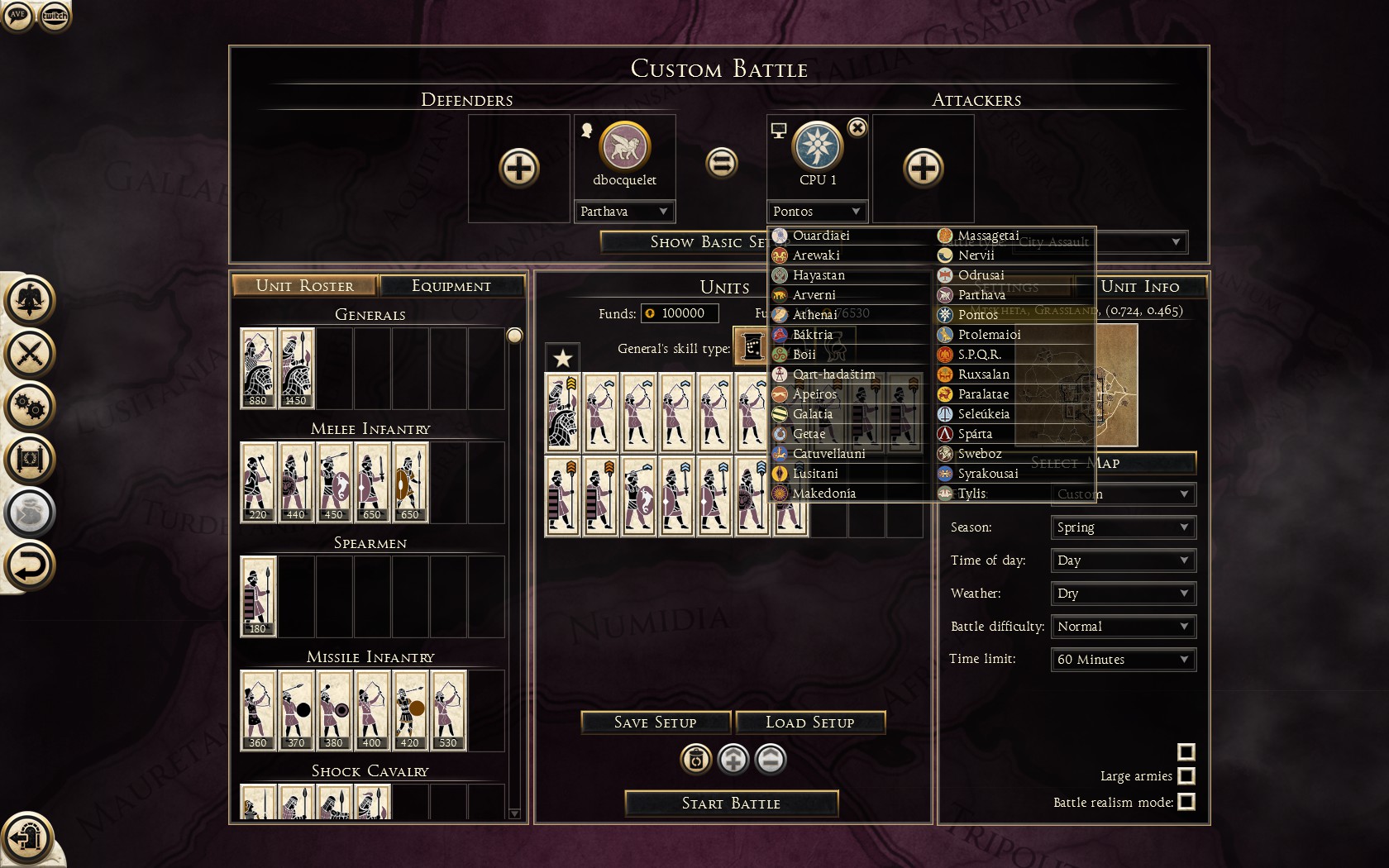Open the Parthava faction dropdown for player
Image resolution: width=1389 pixels, height=868 pixels.
pos(624,212)
